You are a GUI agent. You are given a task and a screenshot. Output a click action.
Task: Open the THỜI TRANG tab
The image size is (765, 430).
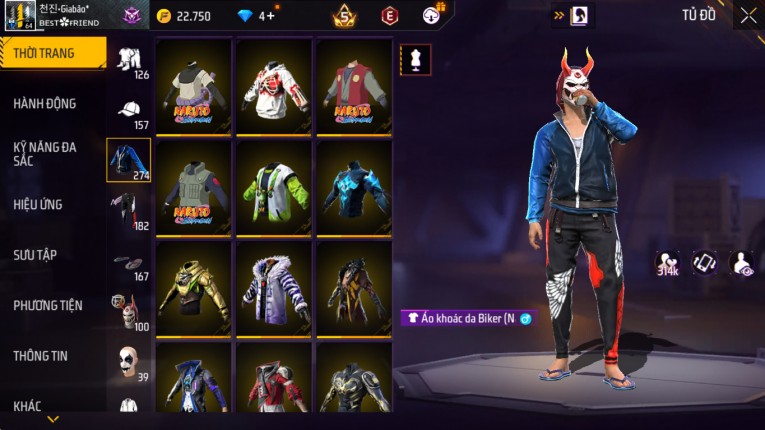[x=50, y=53]
